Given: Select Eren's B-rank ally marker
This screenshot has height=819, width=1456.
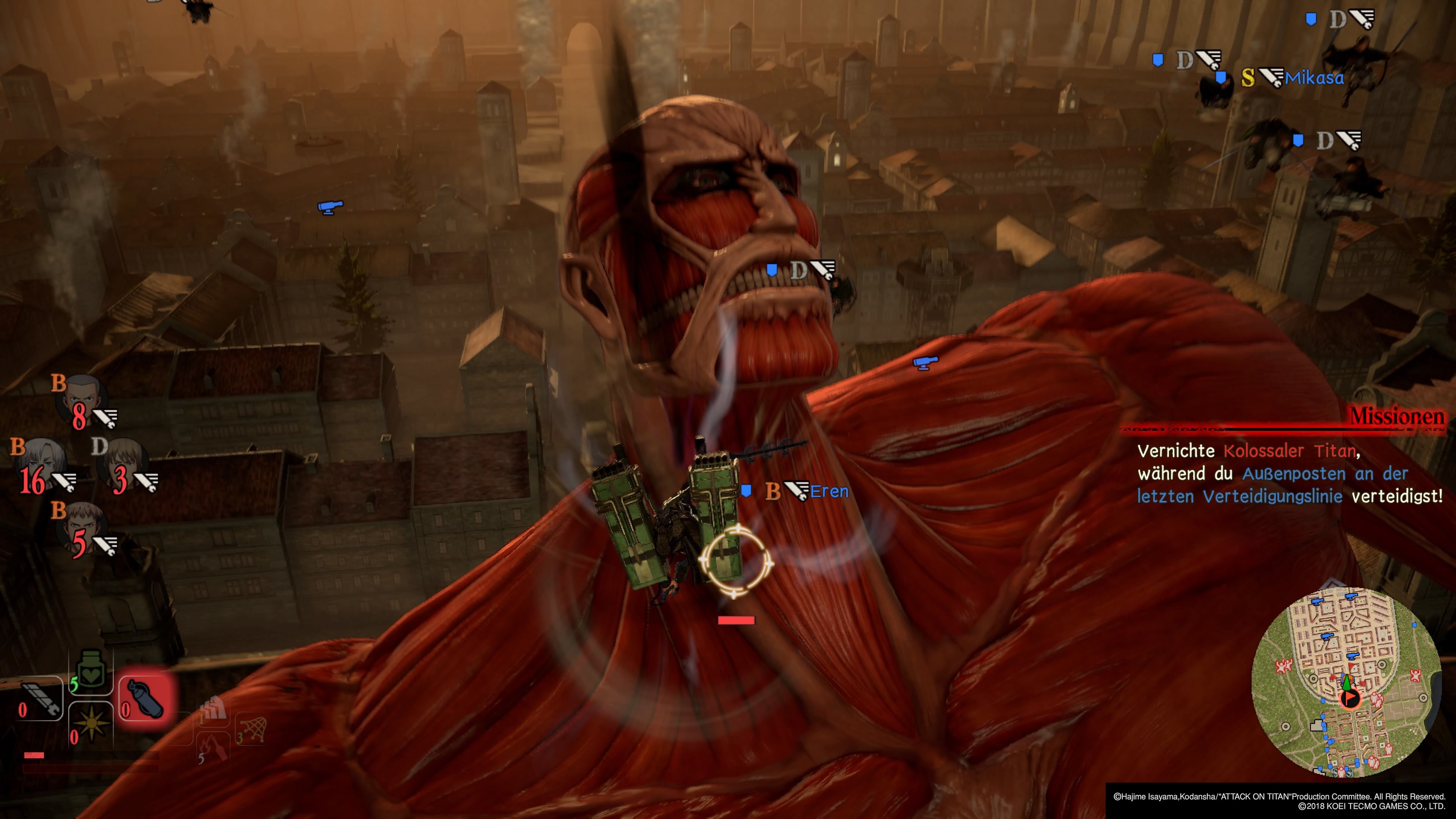Looking at the screenshot, I should (805, 491).
